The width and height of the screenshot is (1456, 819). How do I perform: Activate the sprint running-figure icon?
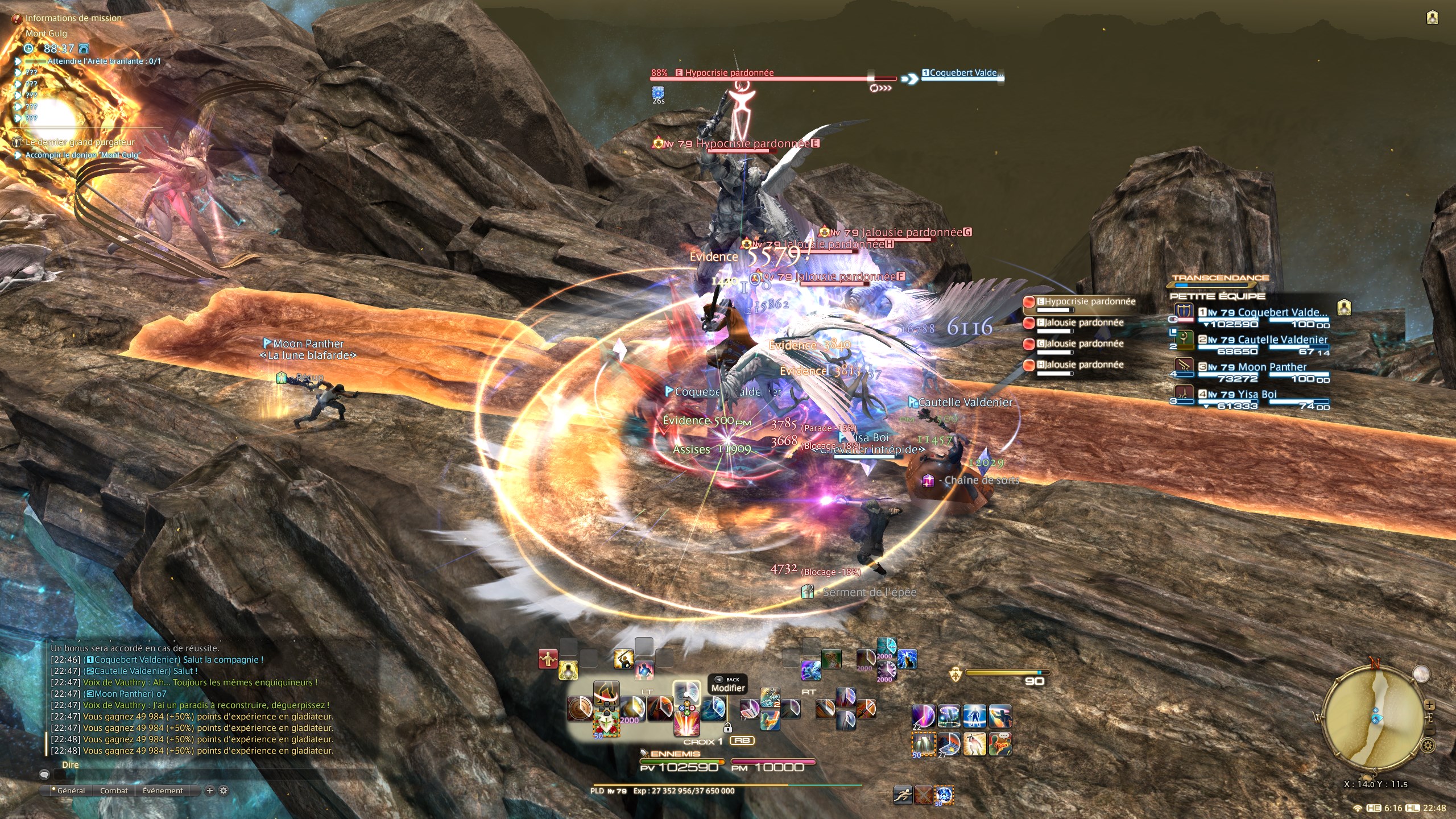(903, 795)
